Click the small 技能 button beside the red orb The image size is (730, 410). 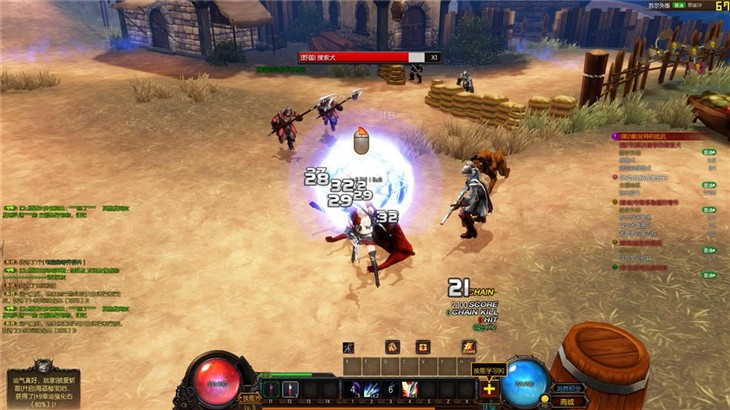pyautogui.click(x=249, y=397)
